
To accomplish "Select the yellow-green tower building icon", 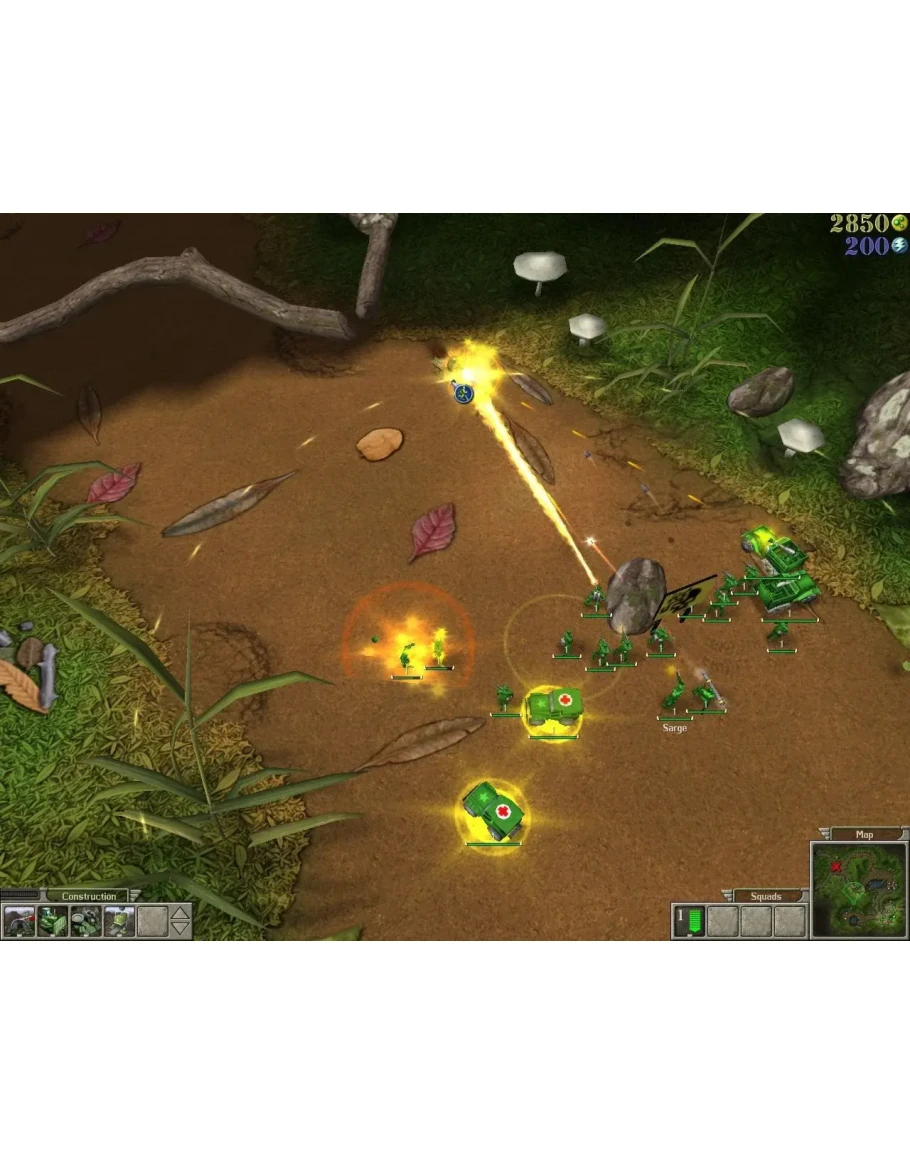I will pyautogui.click(x=119, y=921).
